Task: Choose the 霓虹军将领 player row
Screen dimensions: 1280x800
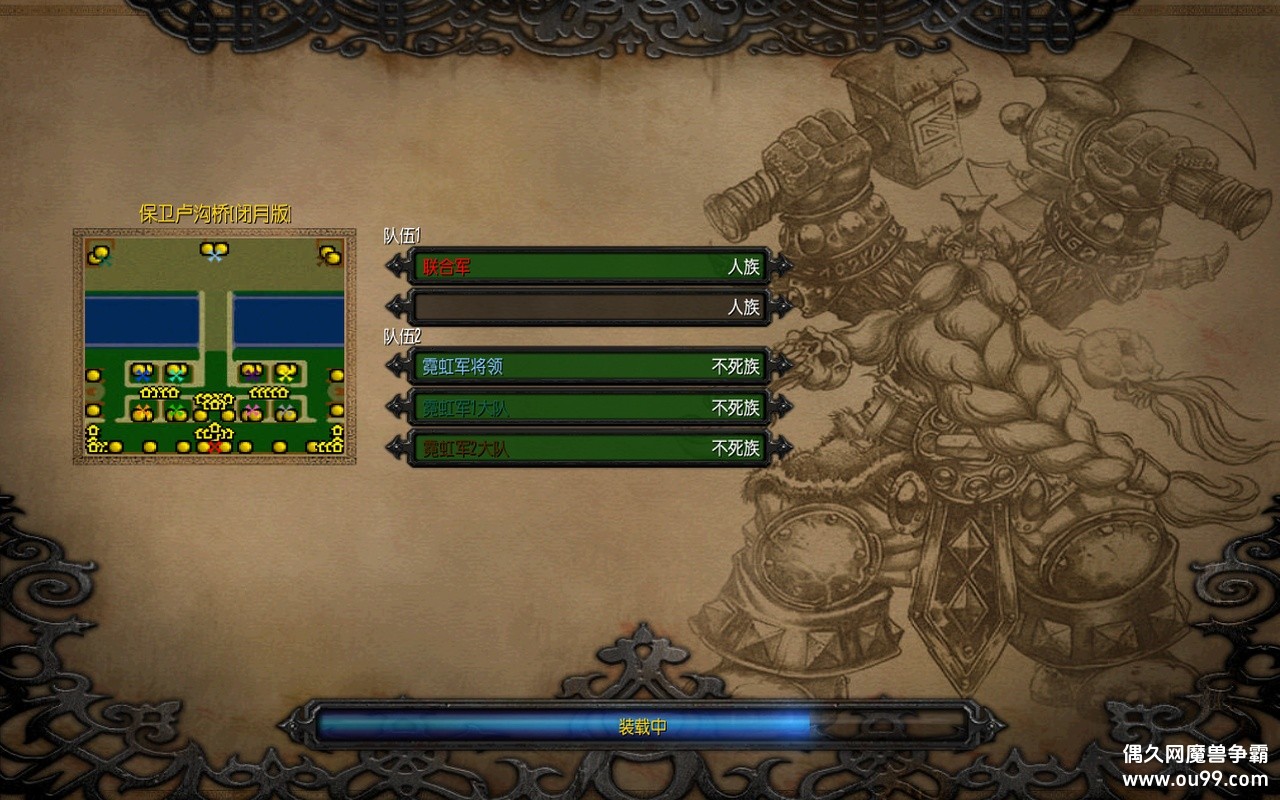Action: (590, 367)
